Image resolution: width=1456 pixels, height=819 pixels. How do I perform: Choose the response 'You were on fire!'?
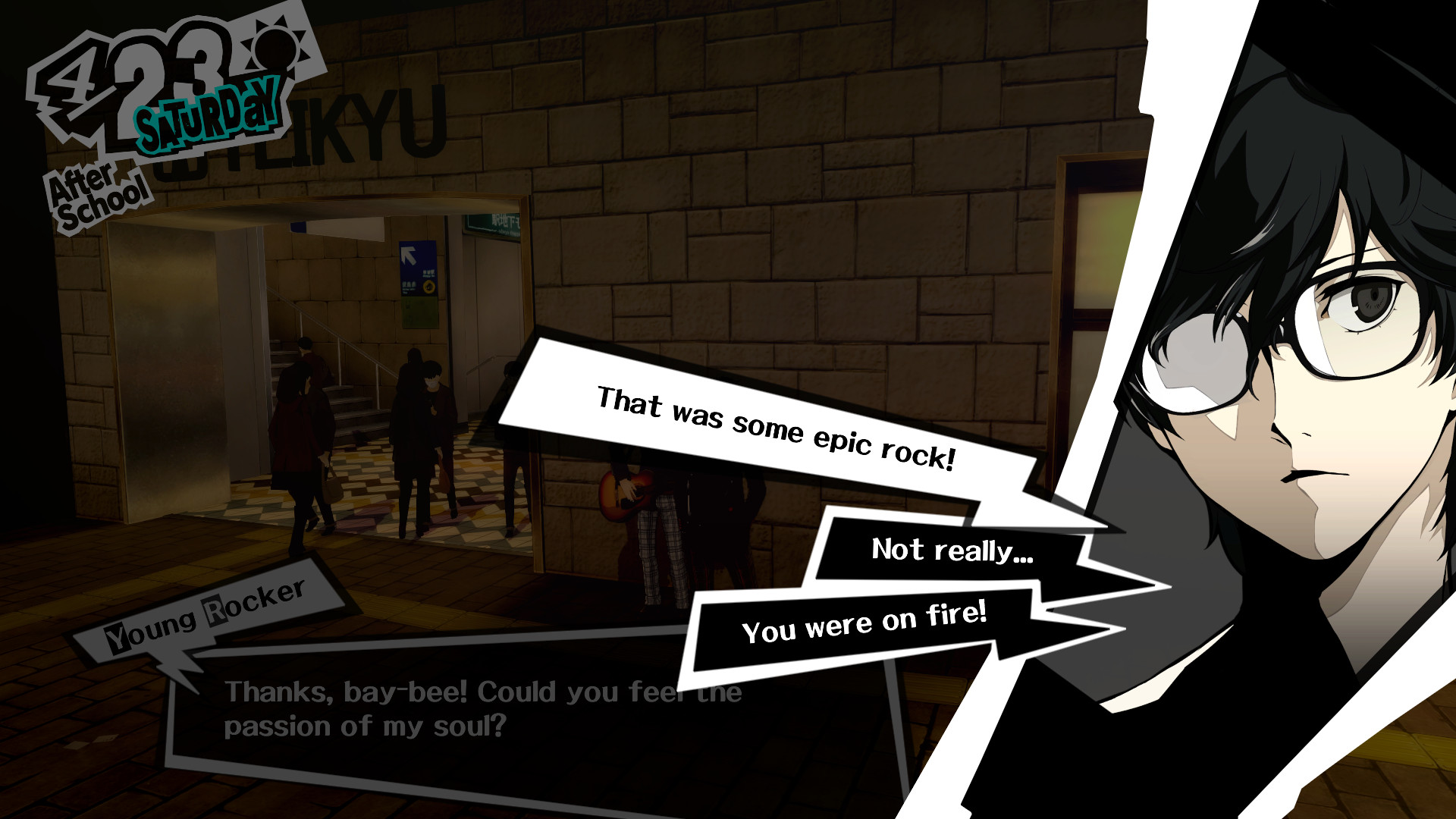pyautogui.click(x=864, y=624)
